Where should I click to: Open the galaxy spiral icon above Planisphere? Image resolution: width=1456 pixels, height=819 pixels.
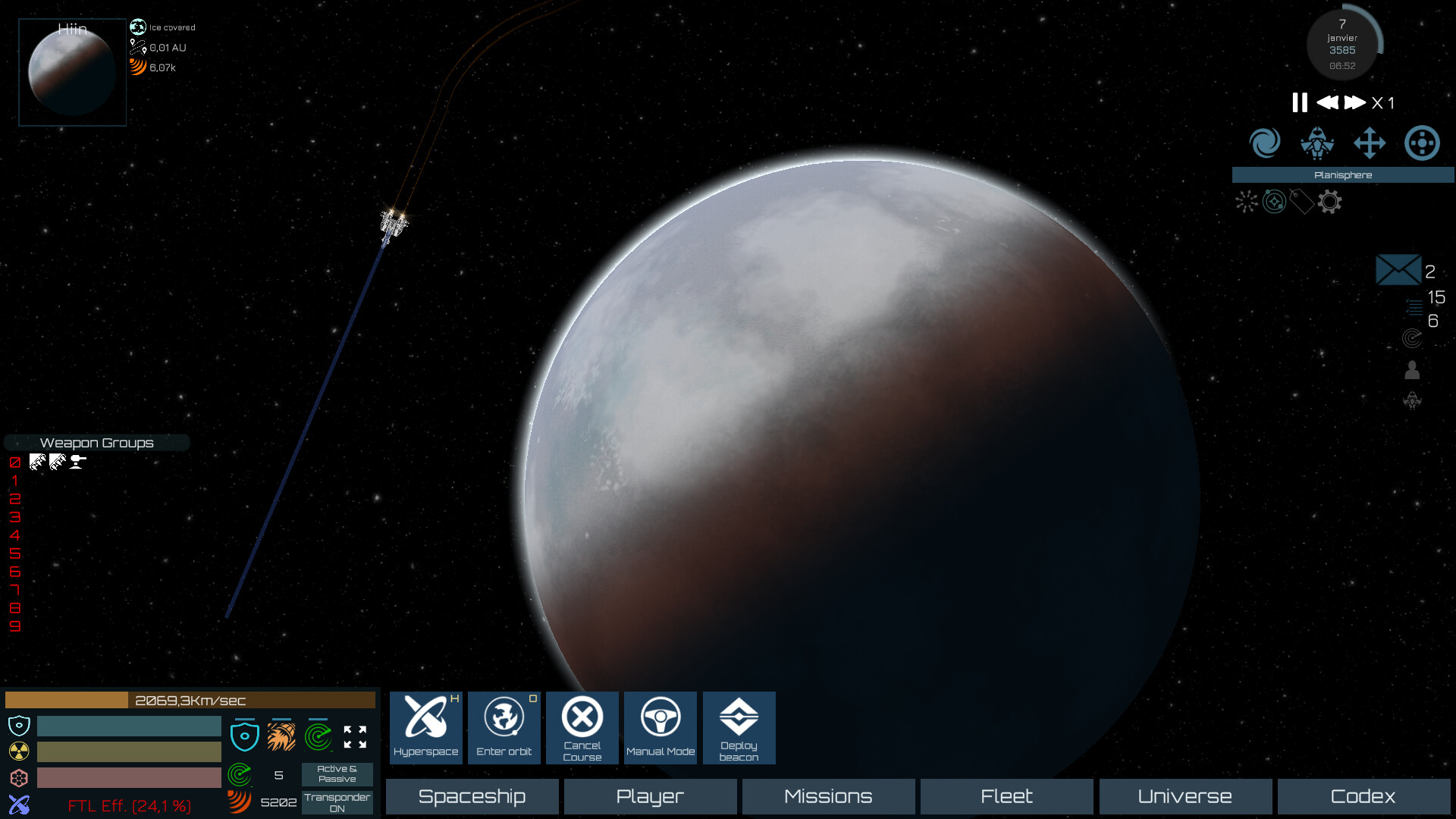pyautogui.click(x=1264, y=143)
